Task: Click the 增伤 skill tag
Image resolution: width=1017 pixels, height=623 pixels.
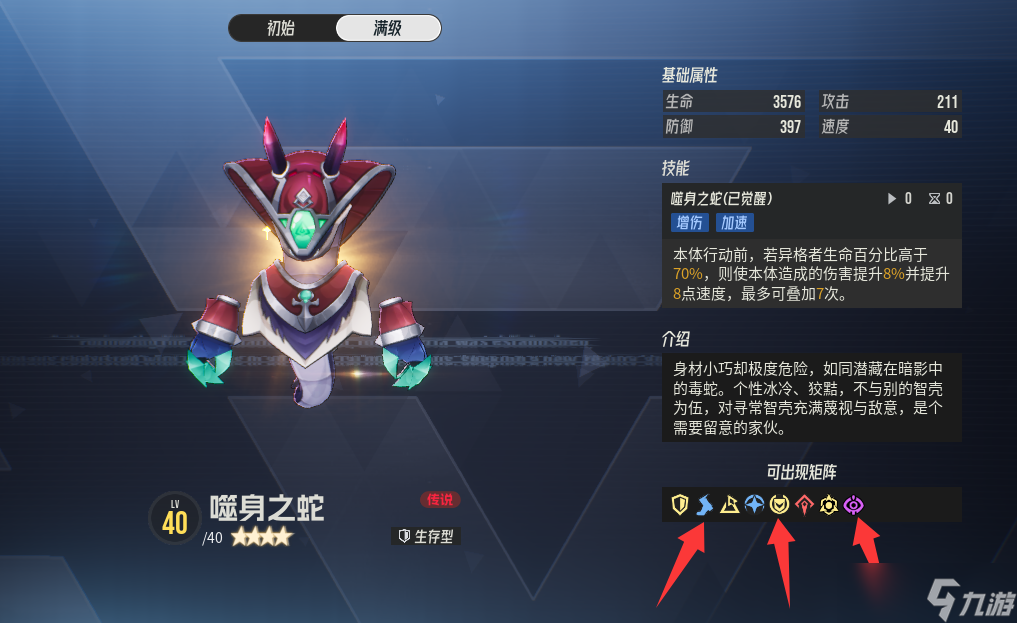Action: 689,223
